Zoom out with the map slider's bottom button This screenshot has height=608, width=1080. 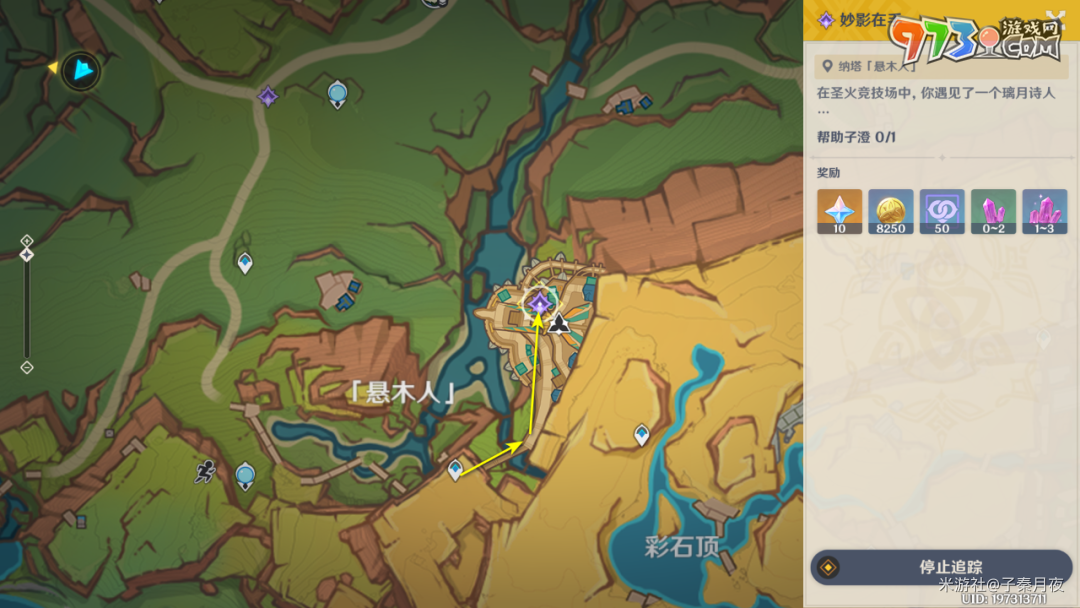(27, 367)
